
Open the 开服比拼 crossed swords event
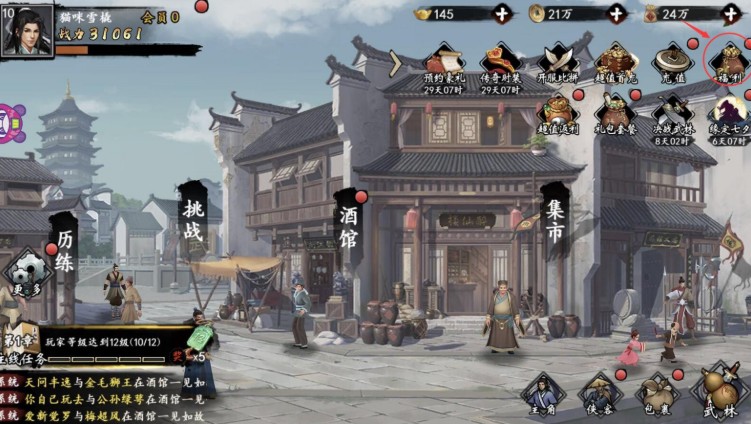(559, 64)
